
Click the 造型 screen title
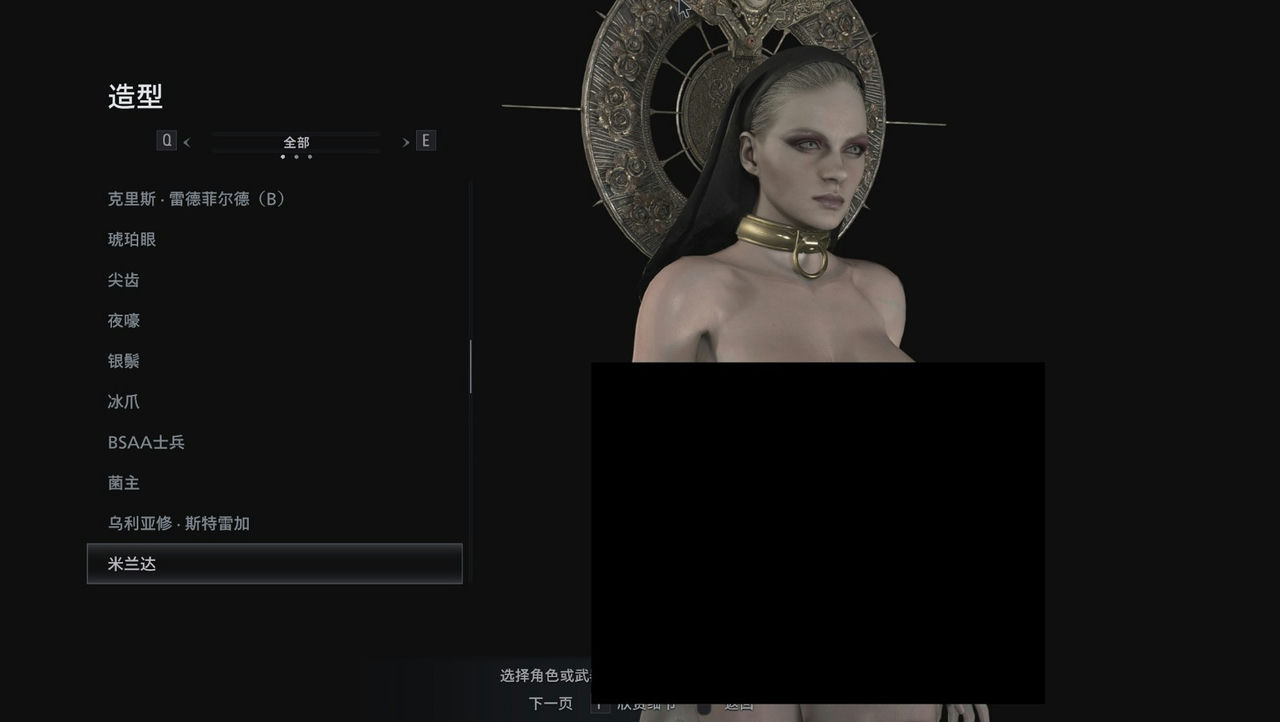(x=136, y=97)
